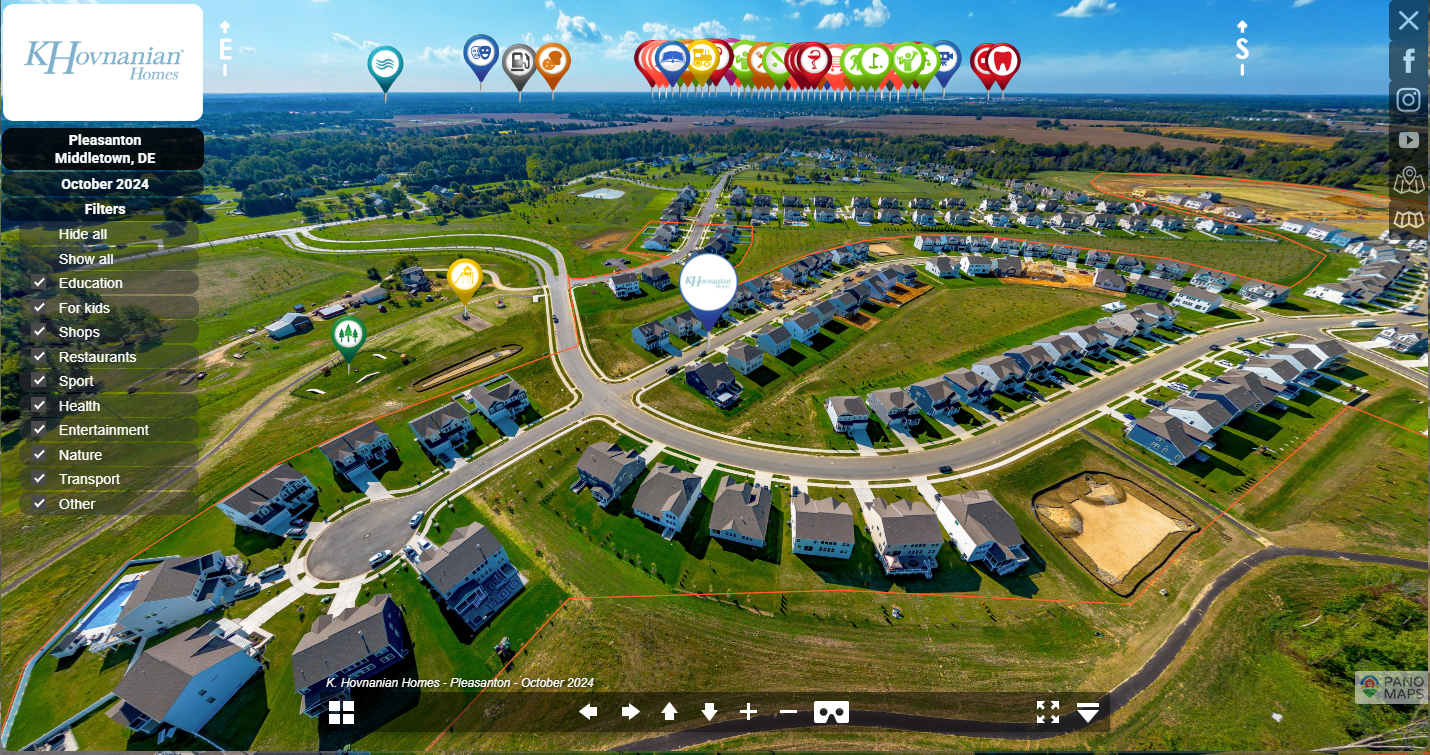This screenshot has width=1430, height=755.
Task: Open the thumbnail grid view
Action: click(x=341, y=712)
